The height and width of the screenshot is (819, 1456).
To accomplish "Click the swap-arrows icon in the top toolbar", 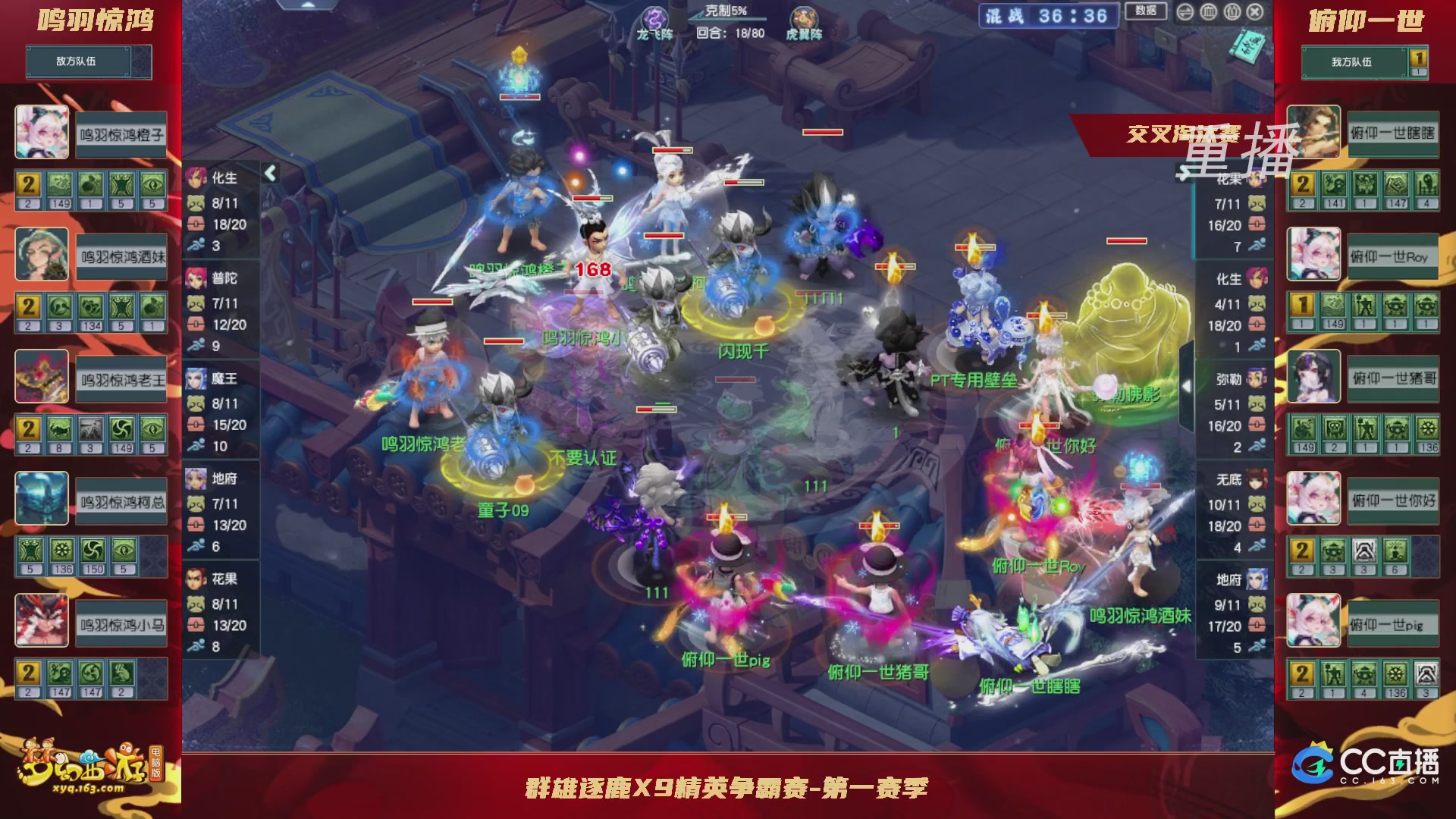I will coord(1185,12).
